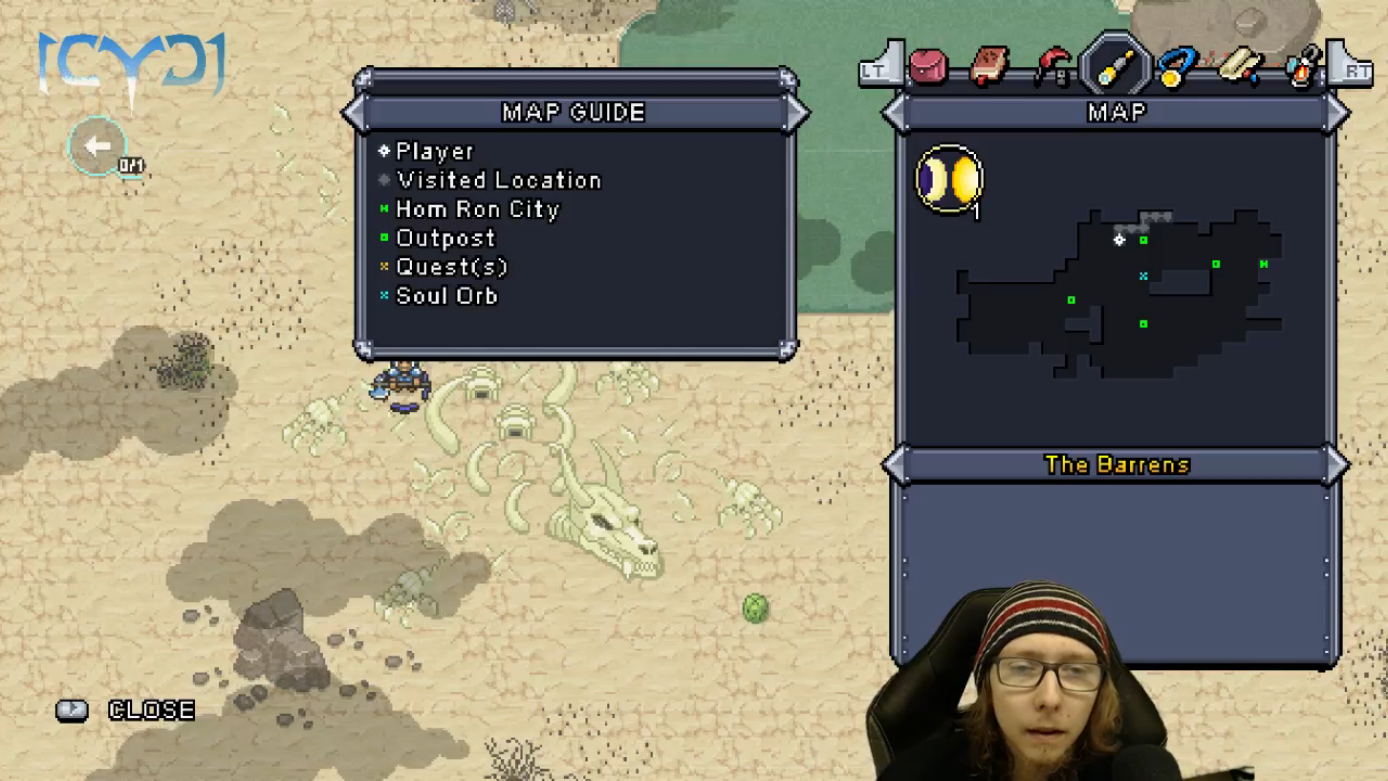1388x781 pixels.
Task: Open the inventory satchel icon
Action: [928, 67]
